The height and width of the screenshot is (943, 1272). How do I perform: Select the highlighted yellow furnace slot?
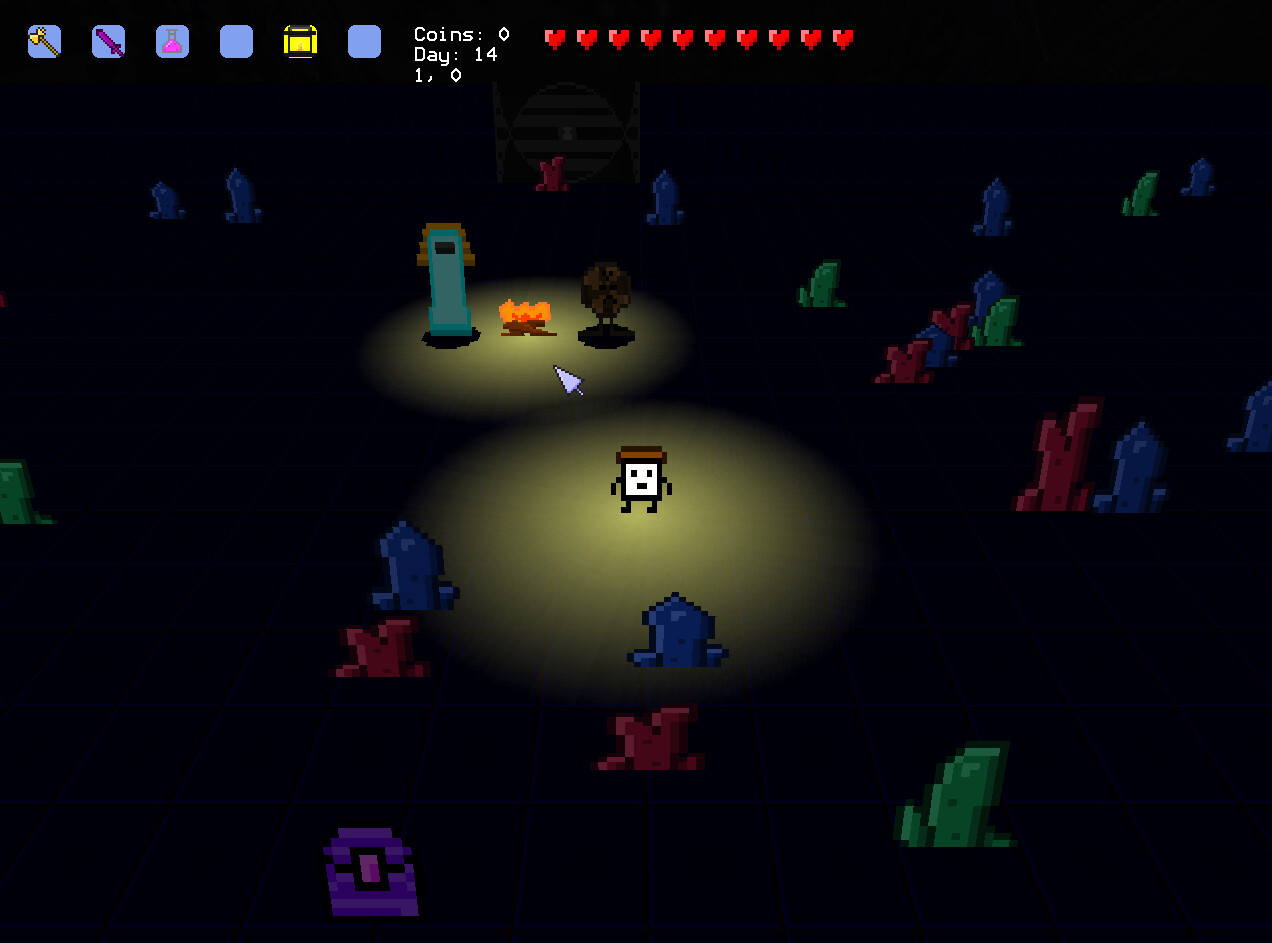(x=300, y=41)
